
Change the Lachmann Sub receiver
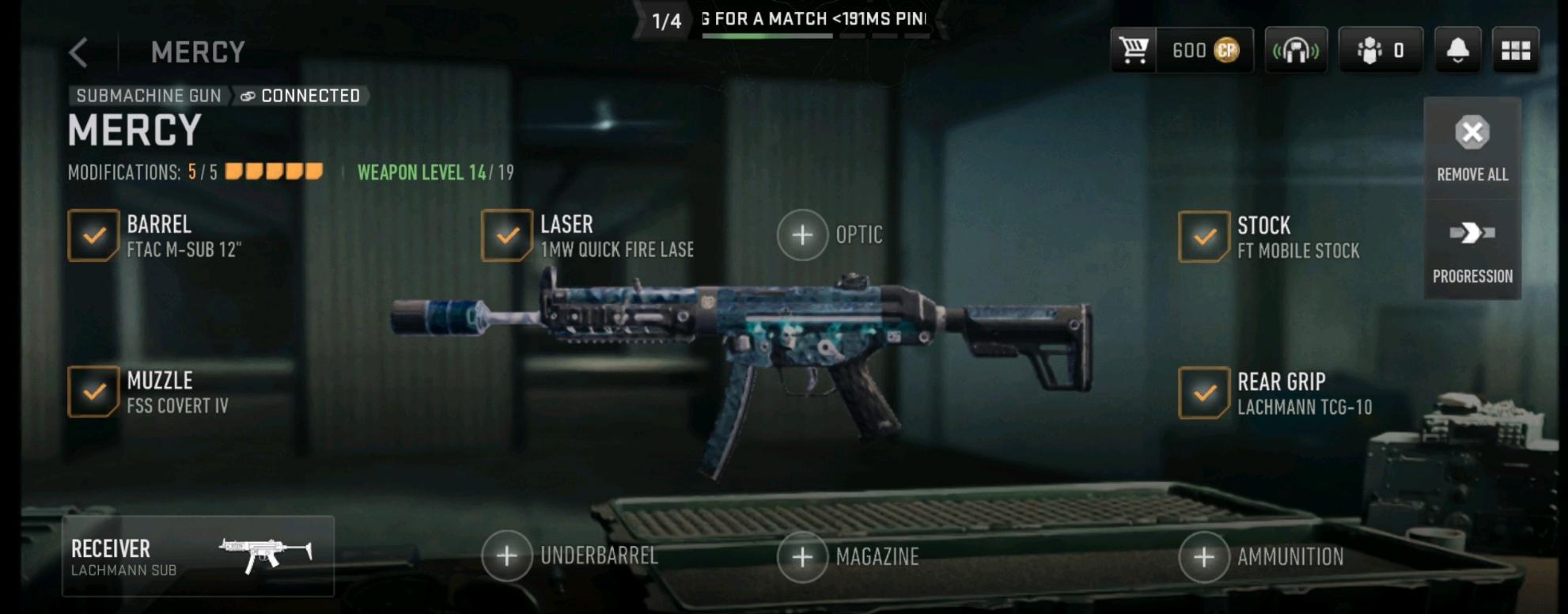pyautogui.click(x=198, y=556)
